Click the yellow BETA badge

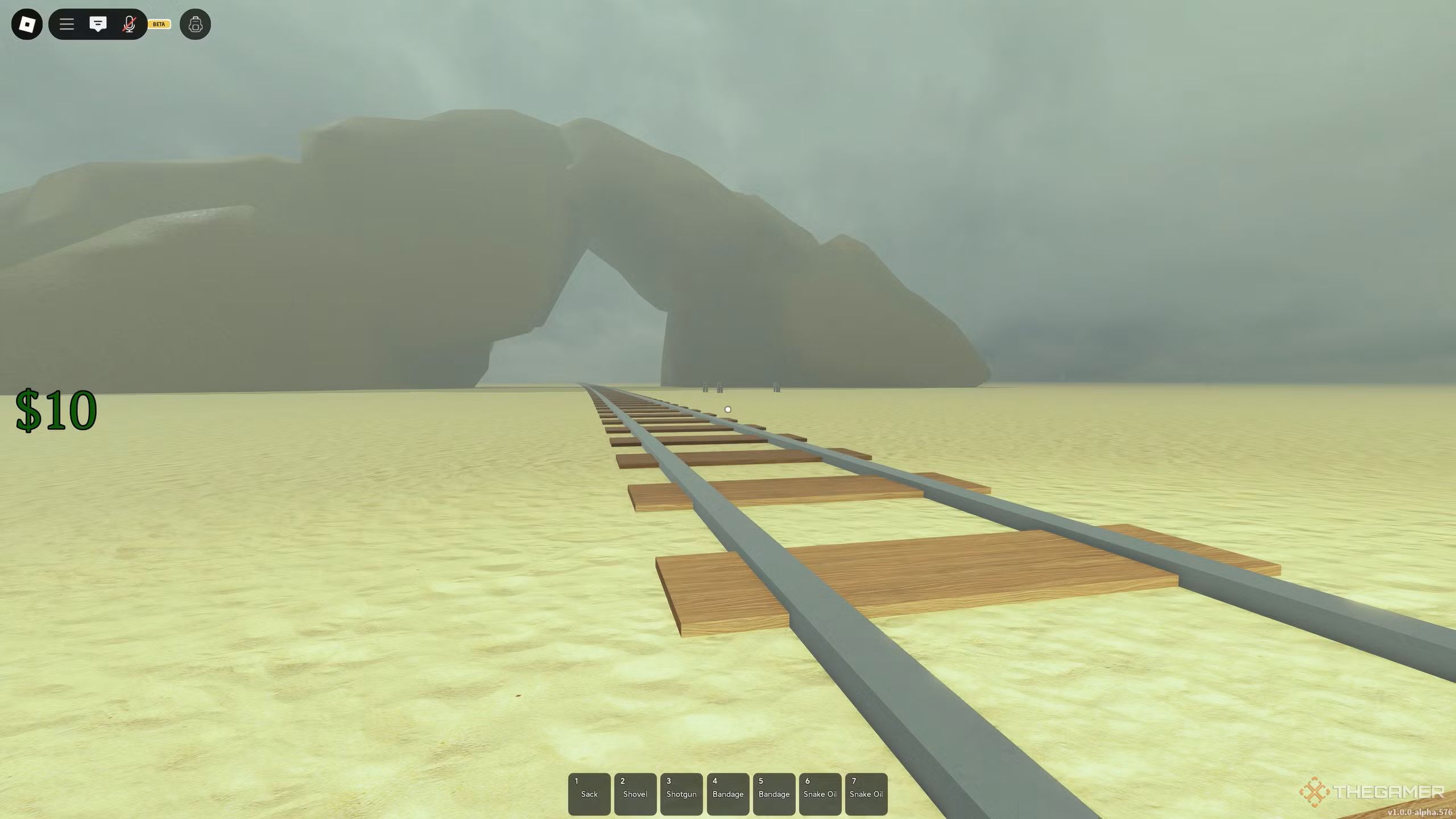159,24
